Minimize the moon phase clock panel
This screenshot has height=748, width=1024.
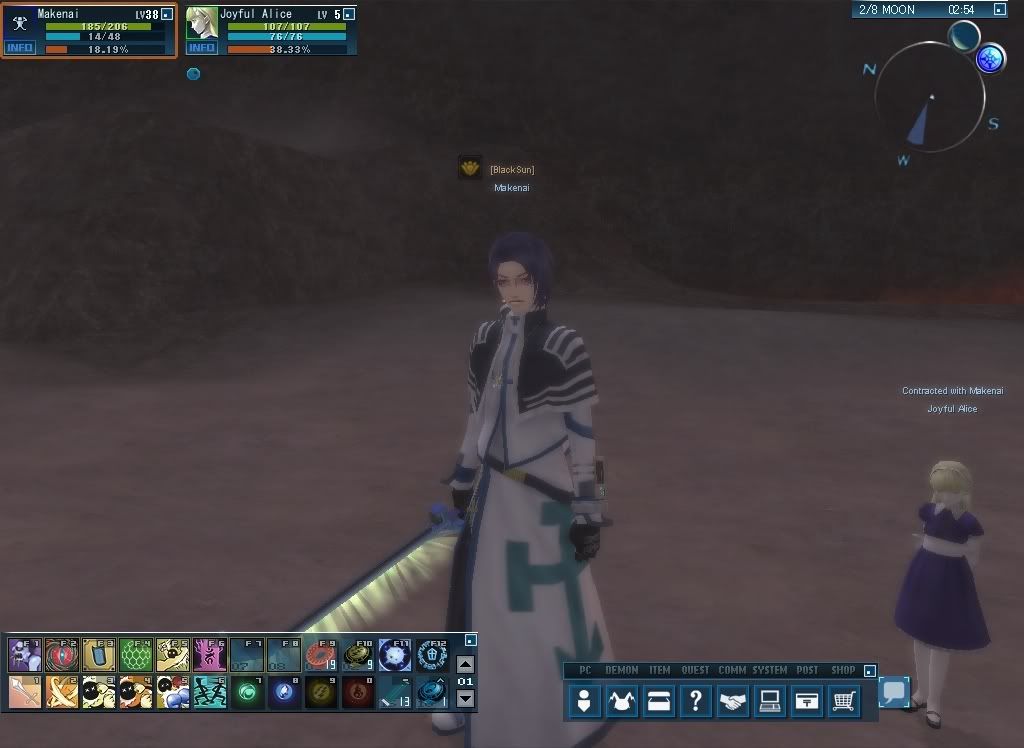(x=1000, y=10)
